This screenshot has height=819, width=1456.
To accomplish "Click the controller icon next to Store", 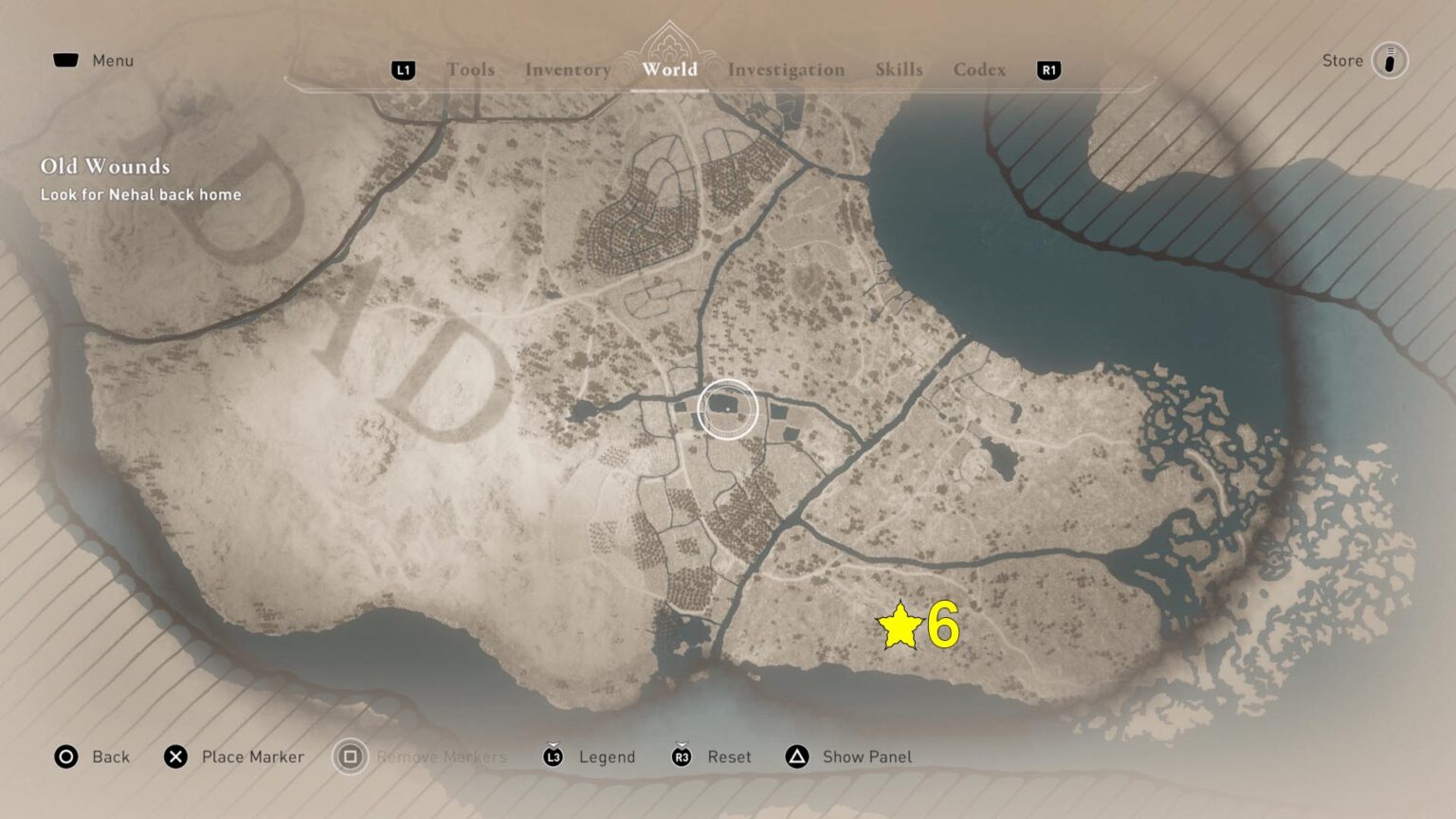I will coord(1389,60).
